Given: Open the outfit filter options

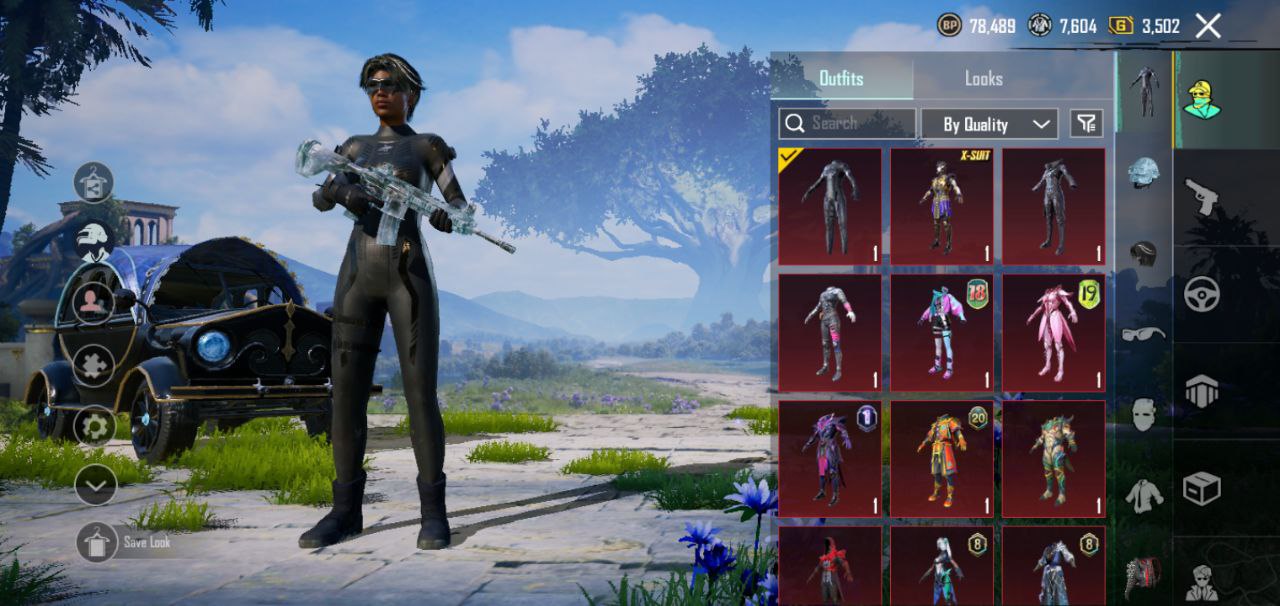Looking at the screenshot, I should pyautogui.click(x=1086, y=123).
